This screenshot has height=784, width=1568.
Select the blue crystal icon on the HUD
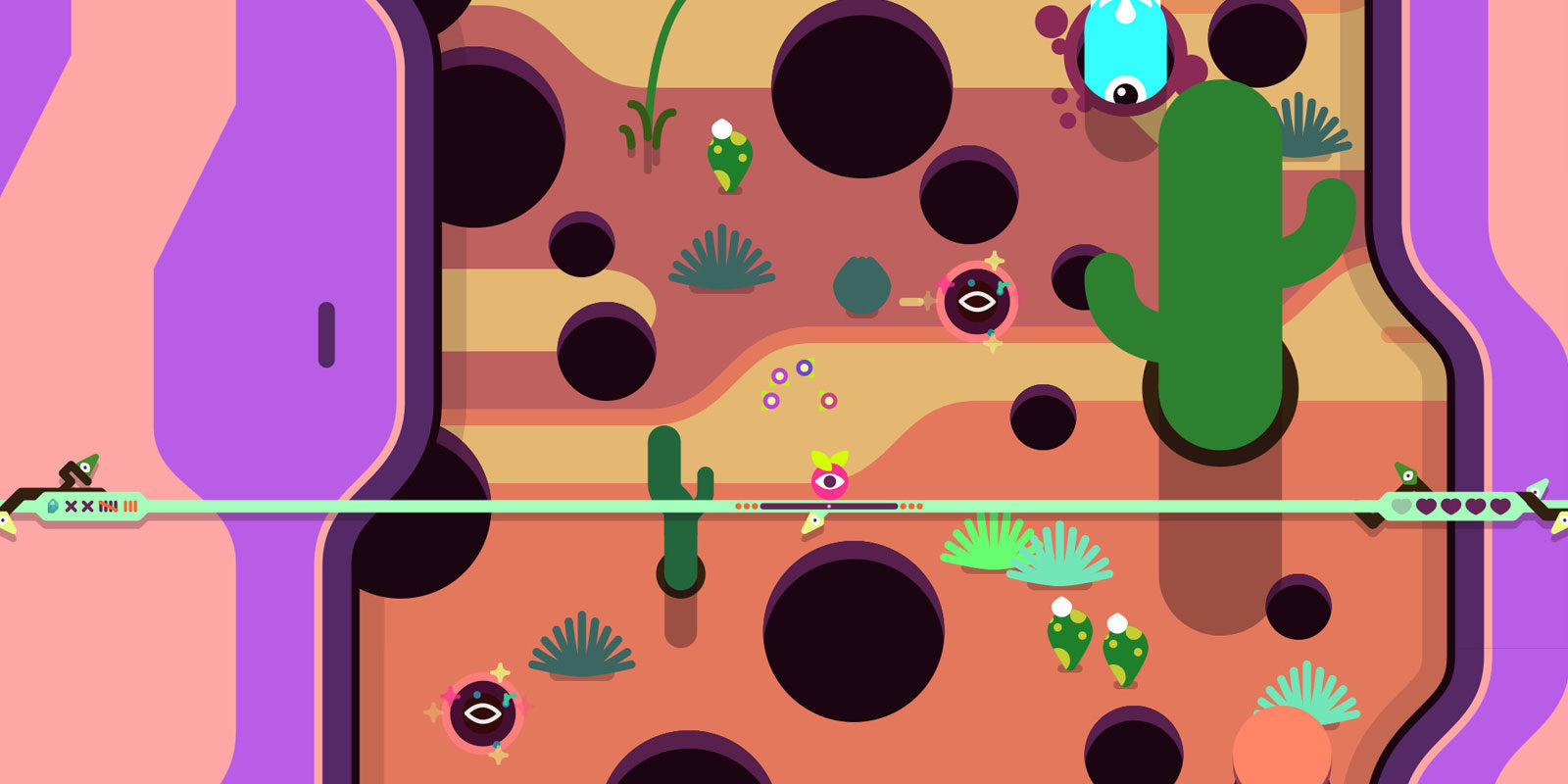pyautogui.click(x=52, y=506)
